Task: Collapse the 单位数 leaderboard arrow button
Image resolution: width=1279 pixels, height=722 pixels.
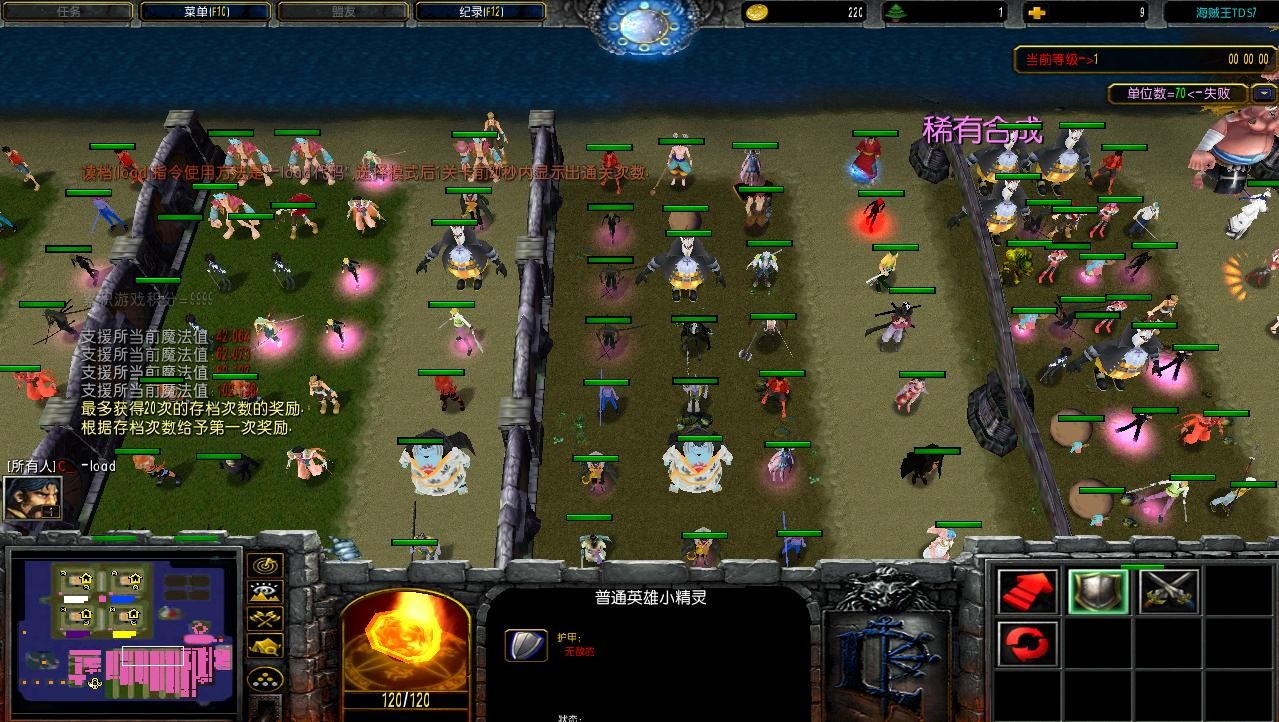Action: tap(1264, 94)
